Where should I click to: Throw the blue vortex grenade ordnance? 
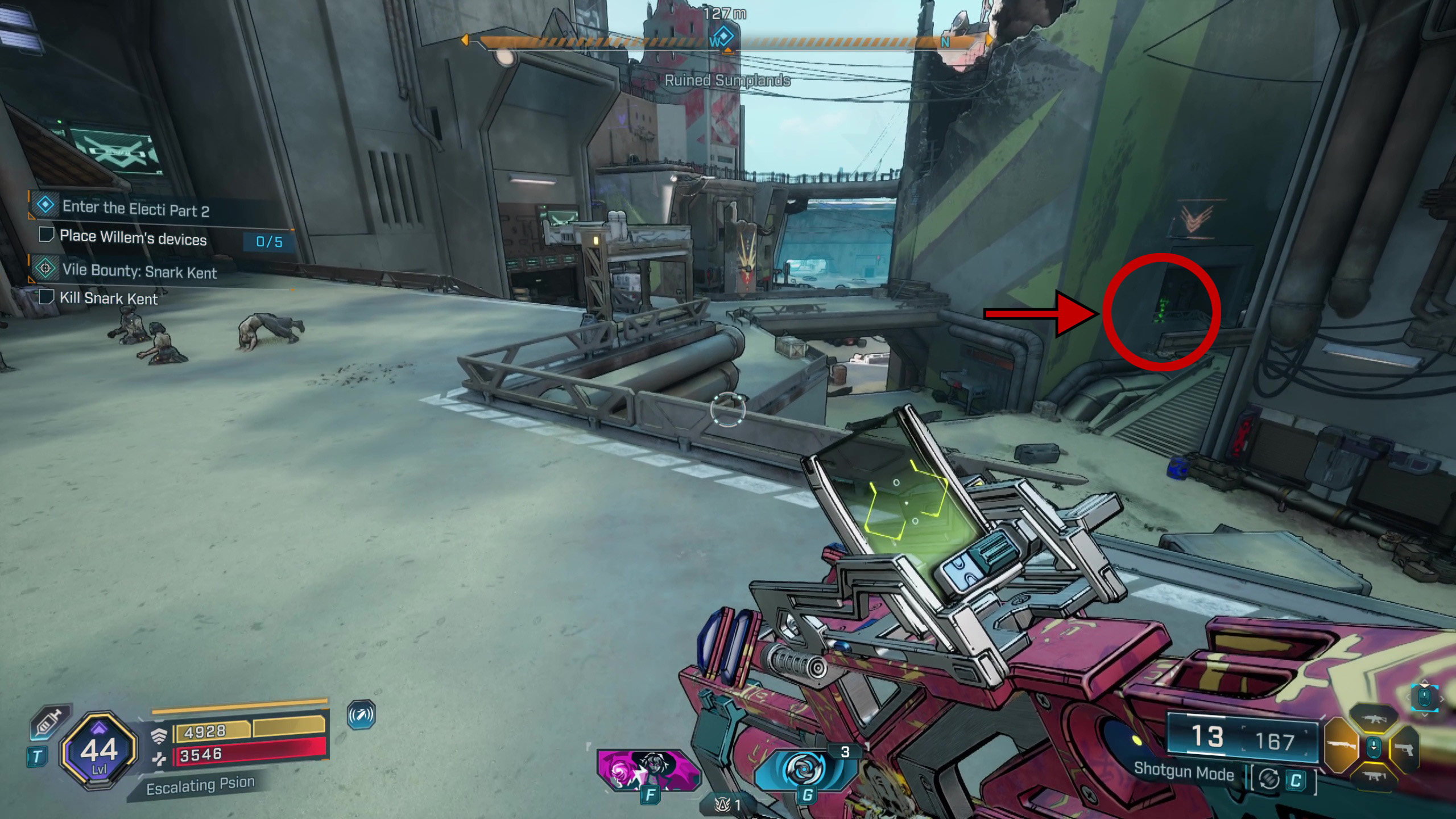[x=804, y=769]
